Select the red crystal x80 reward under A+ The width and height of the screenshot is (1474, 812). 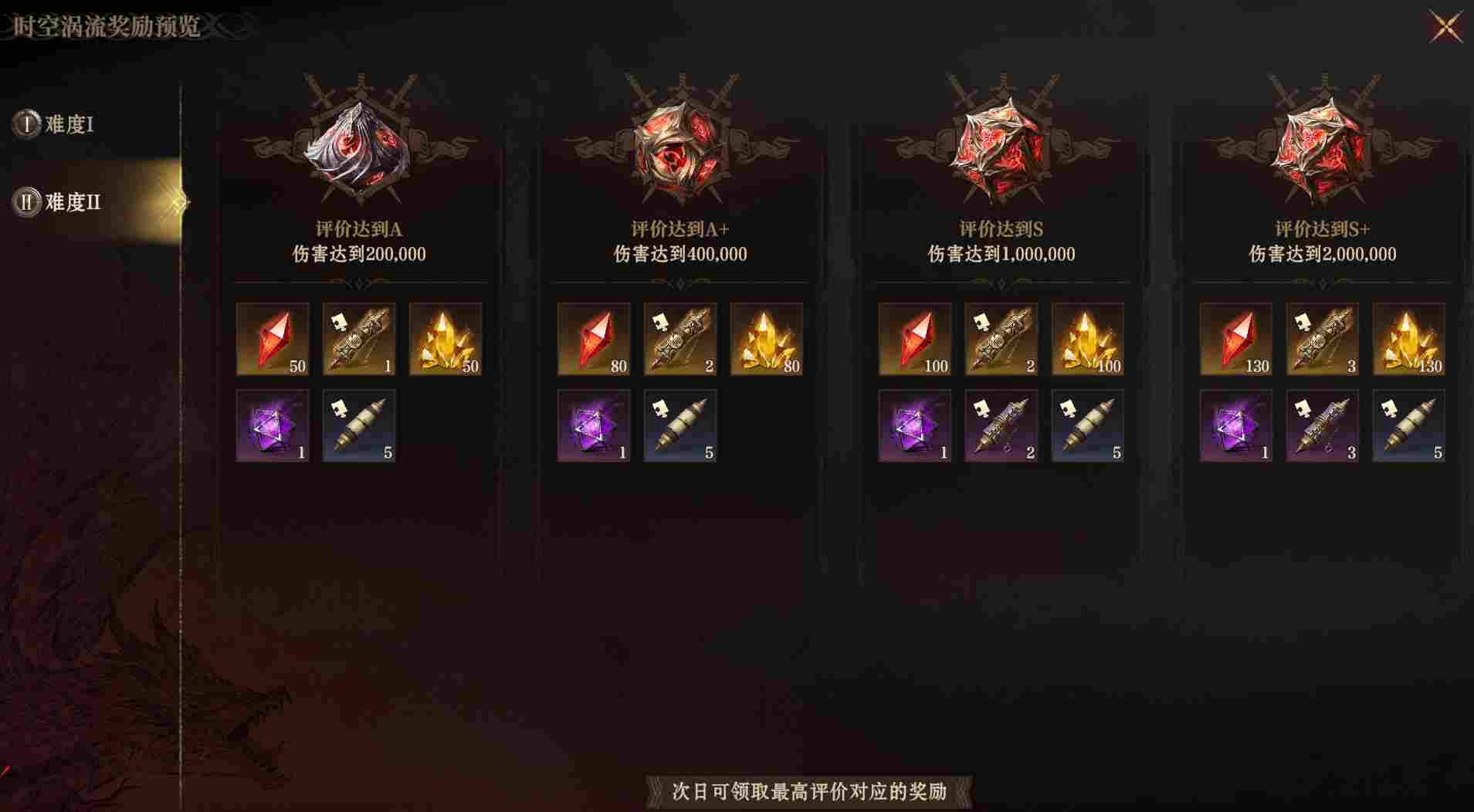(x=594, y=340)
